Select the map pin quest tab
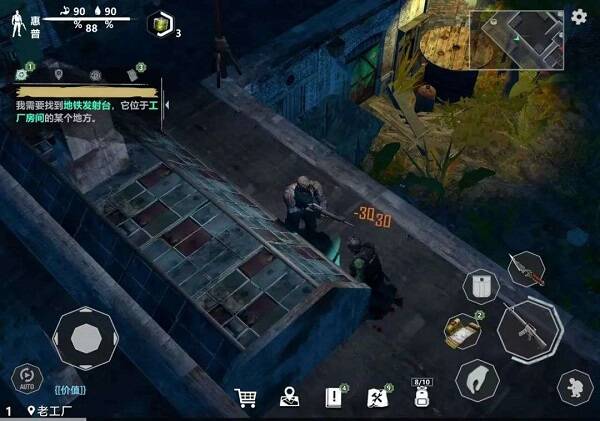This screenshot has height=421, width=600. pyautogui.click(x=59, y=74)
